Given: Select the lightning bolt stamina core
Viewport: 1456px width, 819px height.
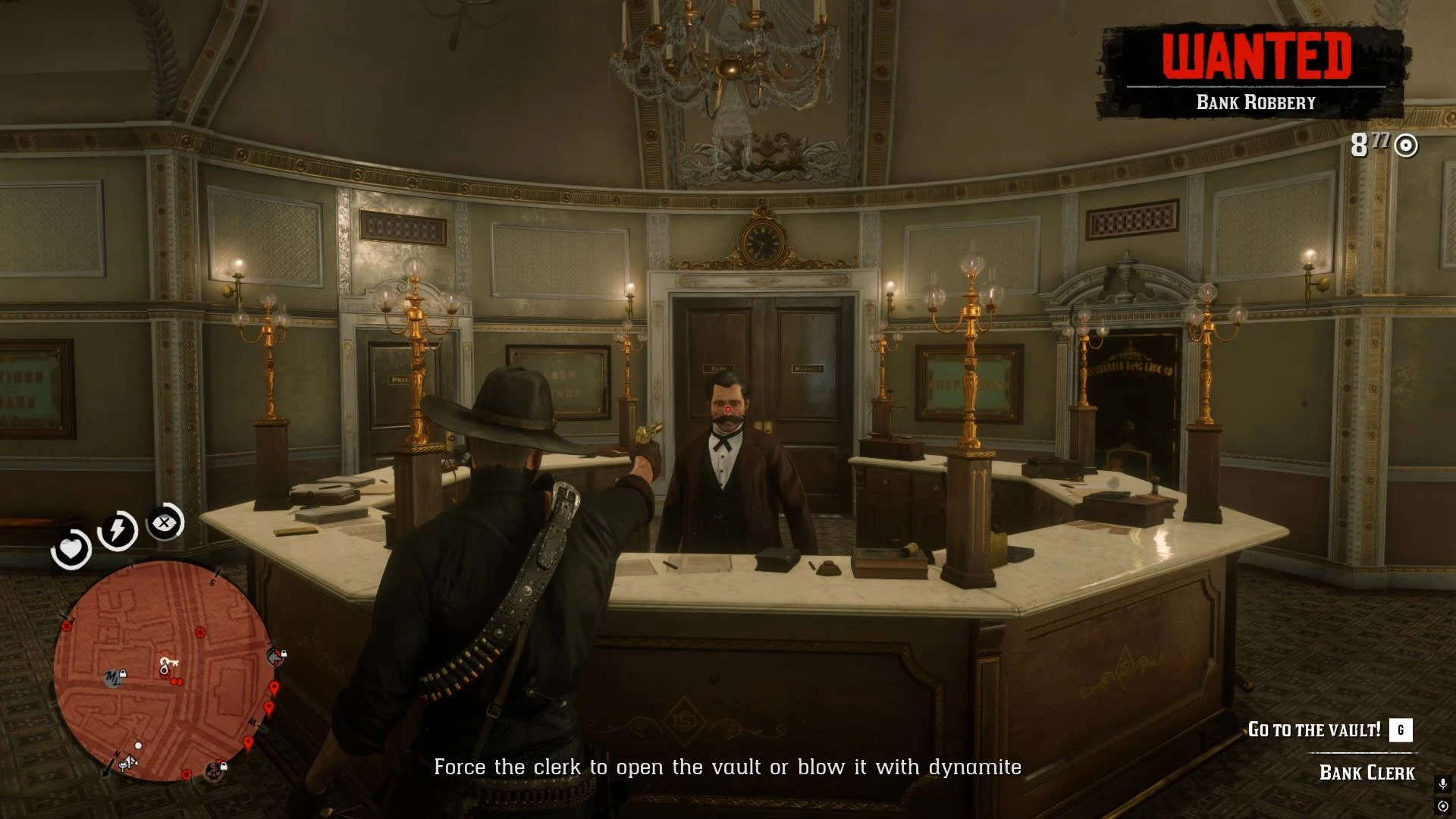Looking at the screenshot, I should pyautogui.click(x=118, y=529).
